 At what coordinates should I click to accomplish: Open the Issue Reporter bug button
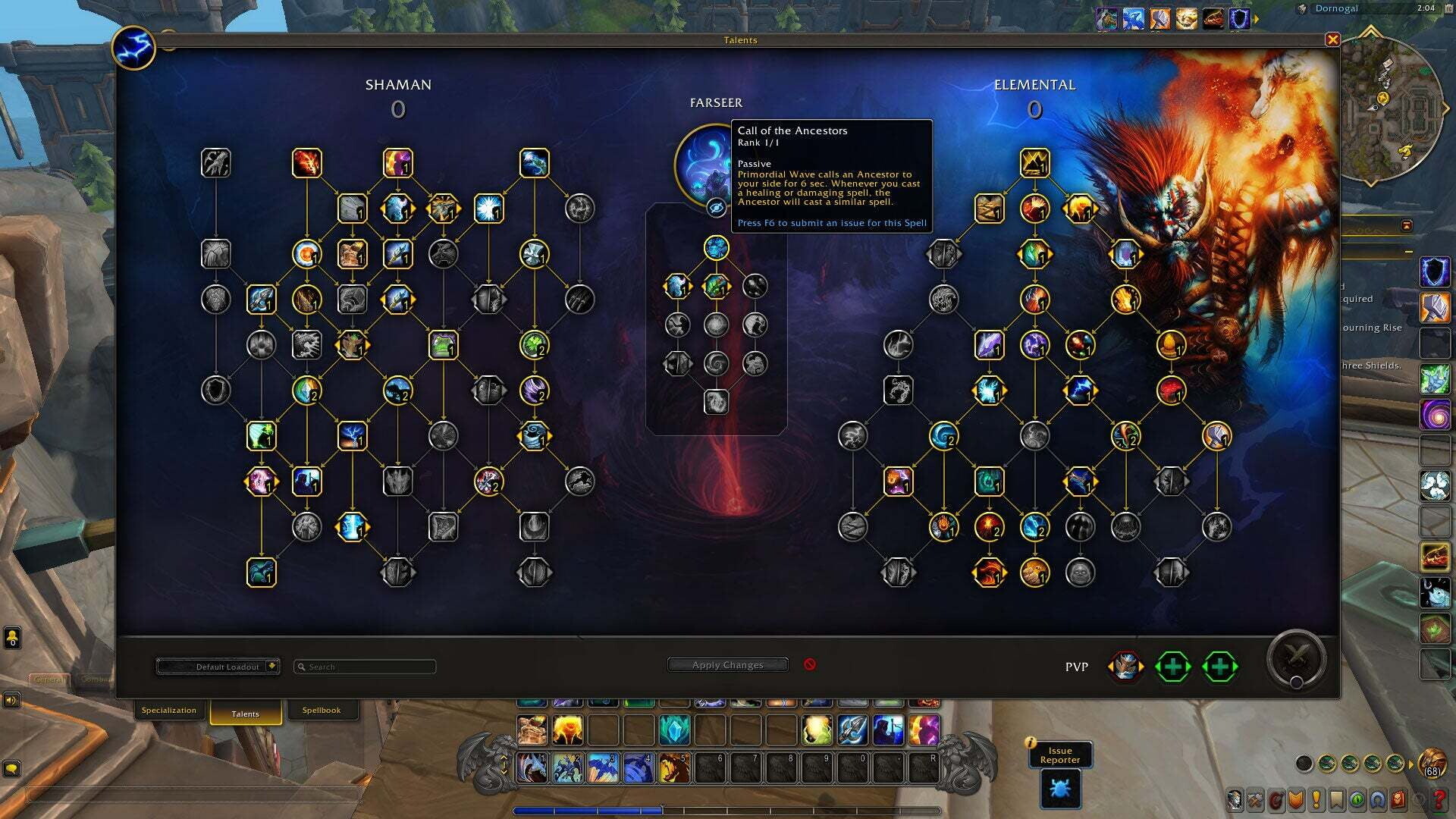[x=1060, y=789]
